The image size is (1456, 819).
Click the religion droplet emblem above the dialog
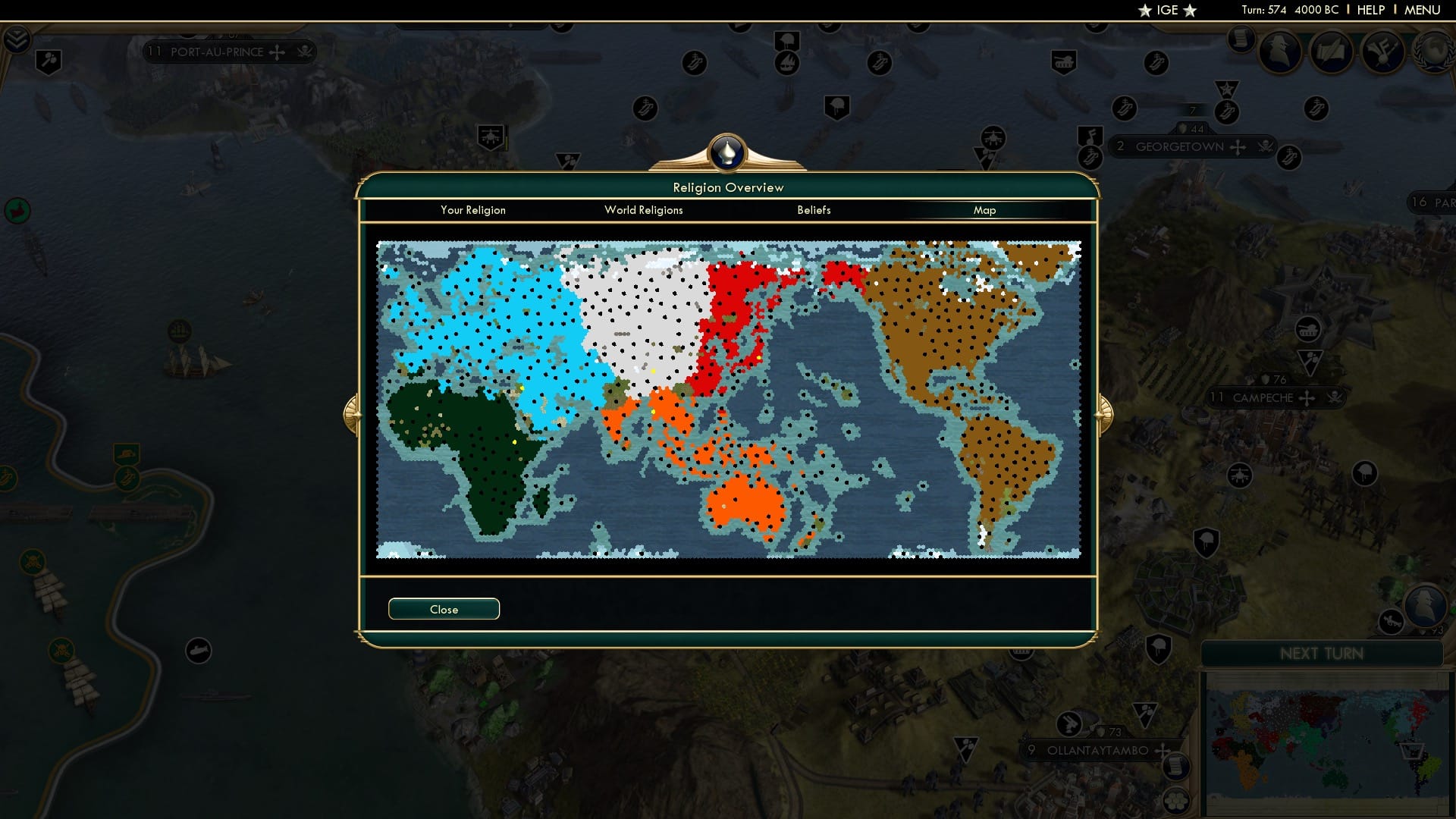[726, 152]
